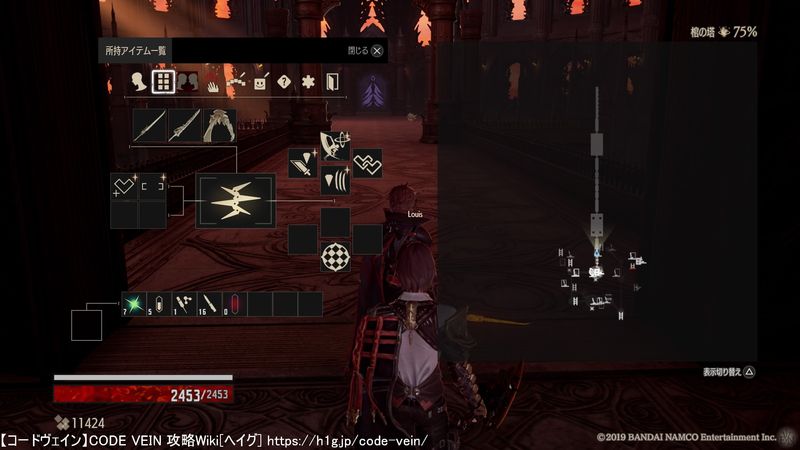The width and height of the screenshot is (800, 450).
Task: Select the interlocked zigzag gift icon
Action: point(367,162)
